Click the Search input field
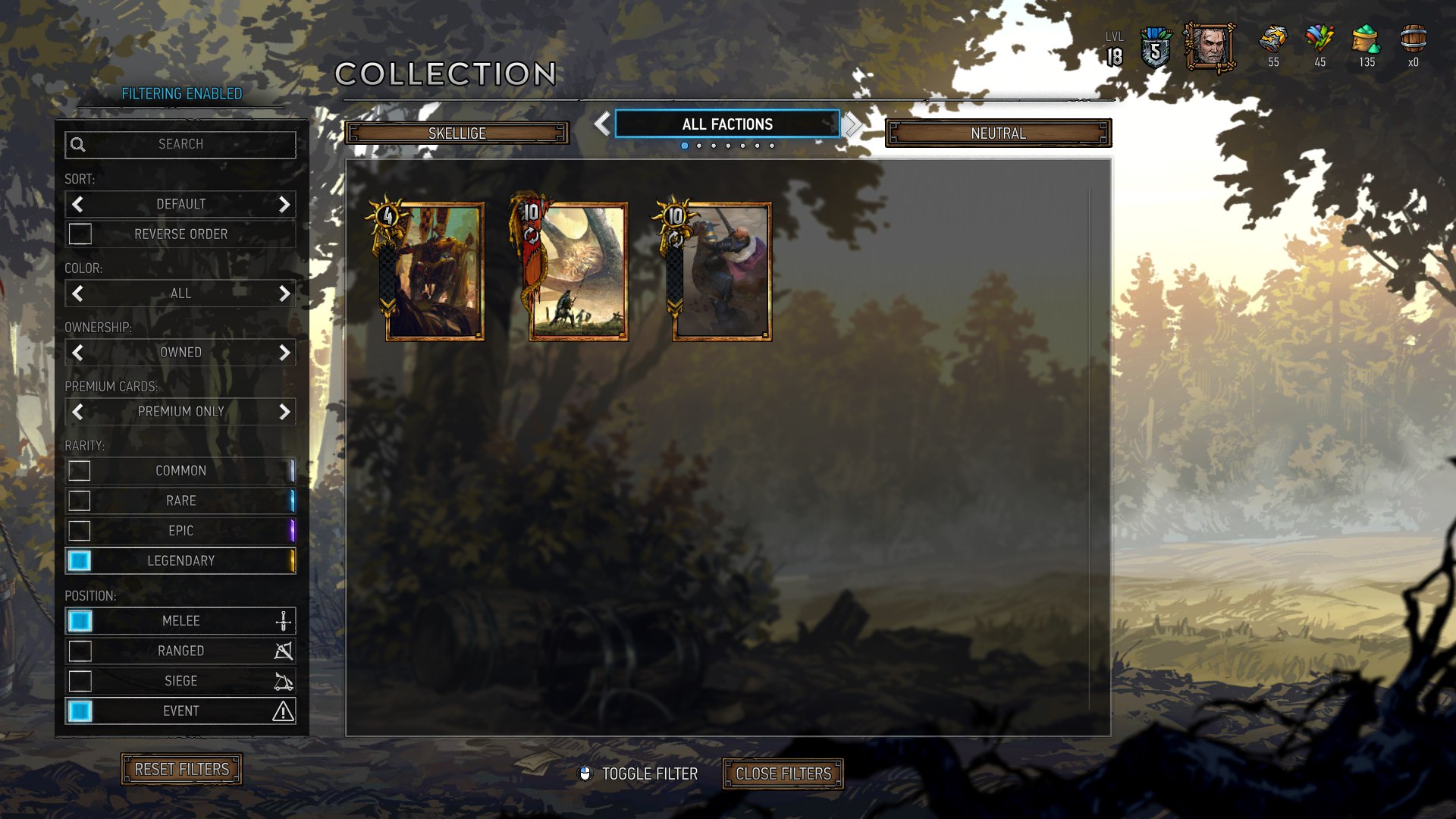1456x819 pixels. click(180, 144)
